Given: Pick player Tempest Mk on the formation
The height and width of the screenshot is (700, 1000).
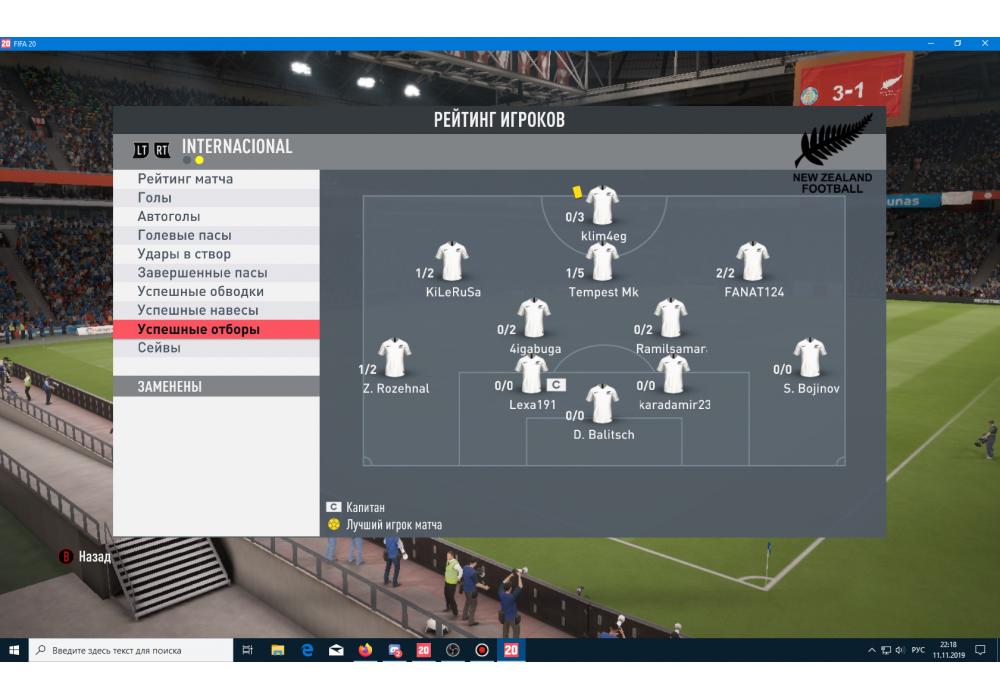Looking at the screenshot, I should [603, 262].
